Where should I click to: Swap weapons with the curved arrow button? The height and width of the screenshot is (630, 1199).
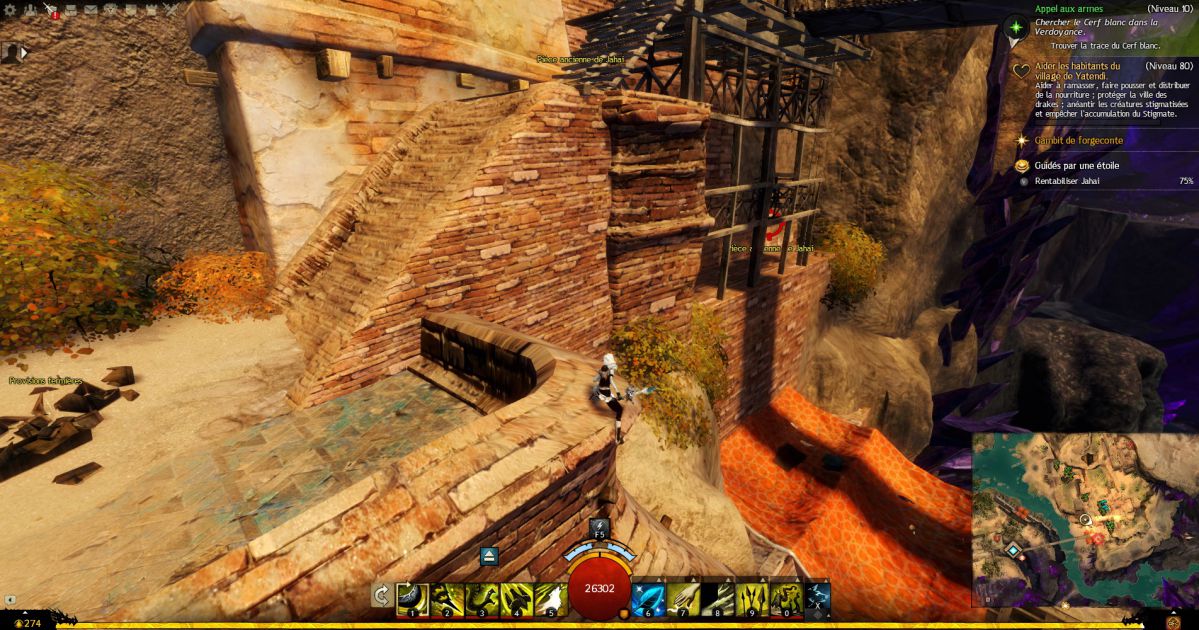click(x=381, y=596)
